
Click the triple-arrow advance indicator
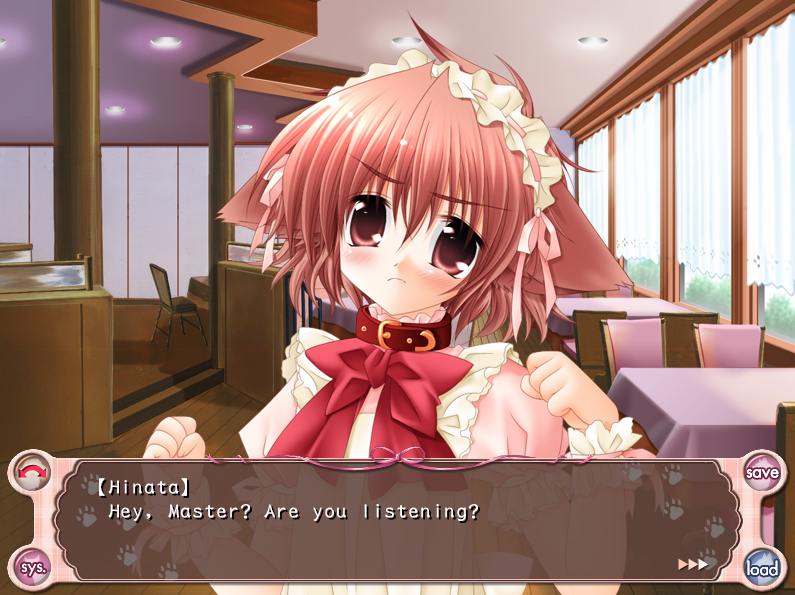pos(692,564)
